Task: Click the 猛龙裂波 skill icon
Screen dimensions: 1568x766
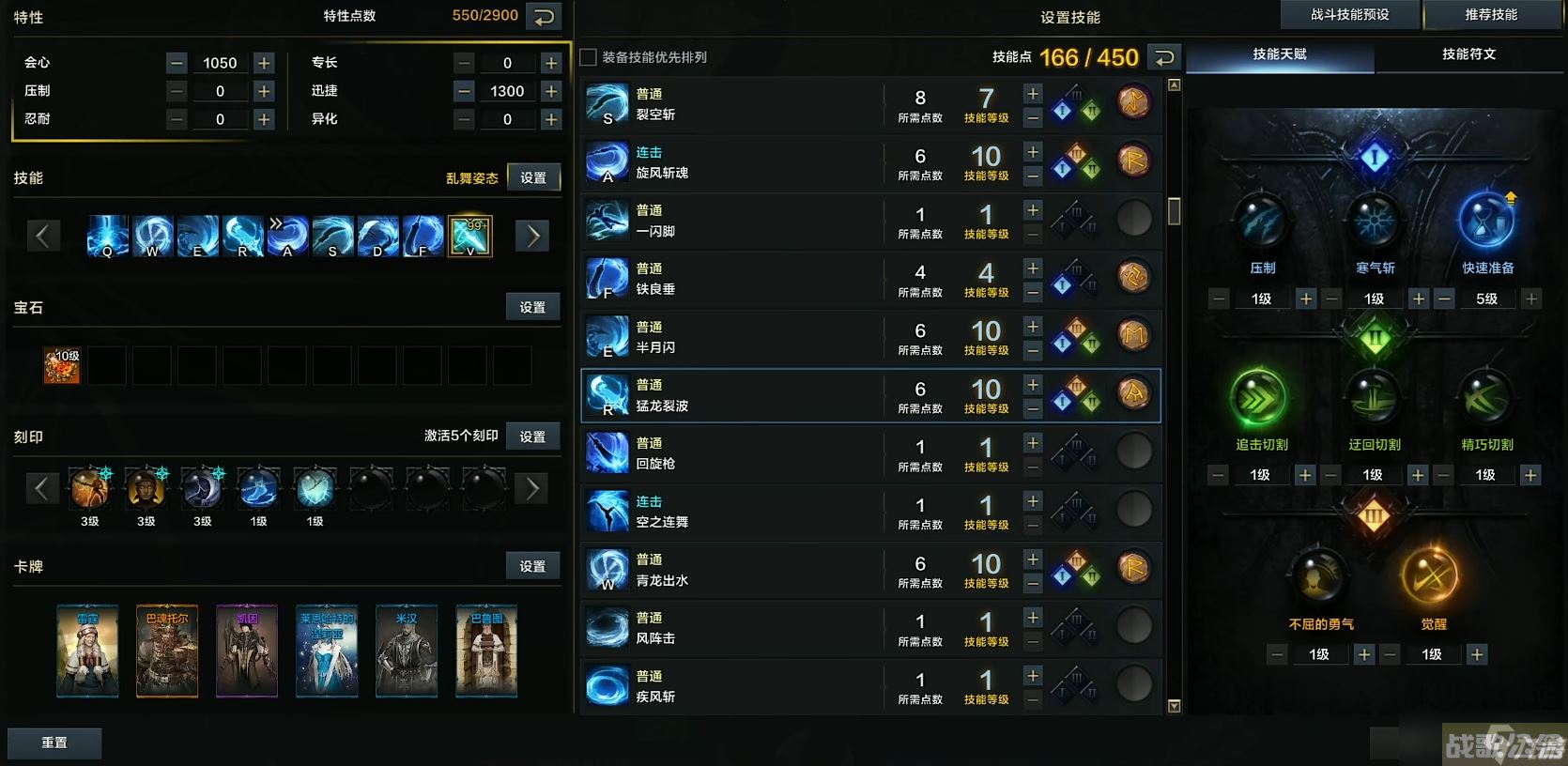Action: (607, 395)
